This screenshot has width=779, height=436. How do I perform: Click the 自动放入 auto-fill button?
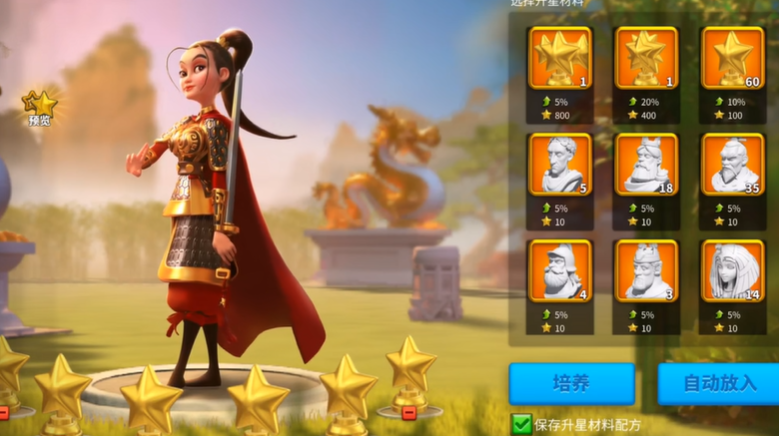(717, 384)
